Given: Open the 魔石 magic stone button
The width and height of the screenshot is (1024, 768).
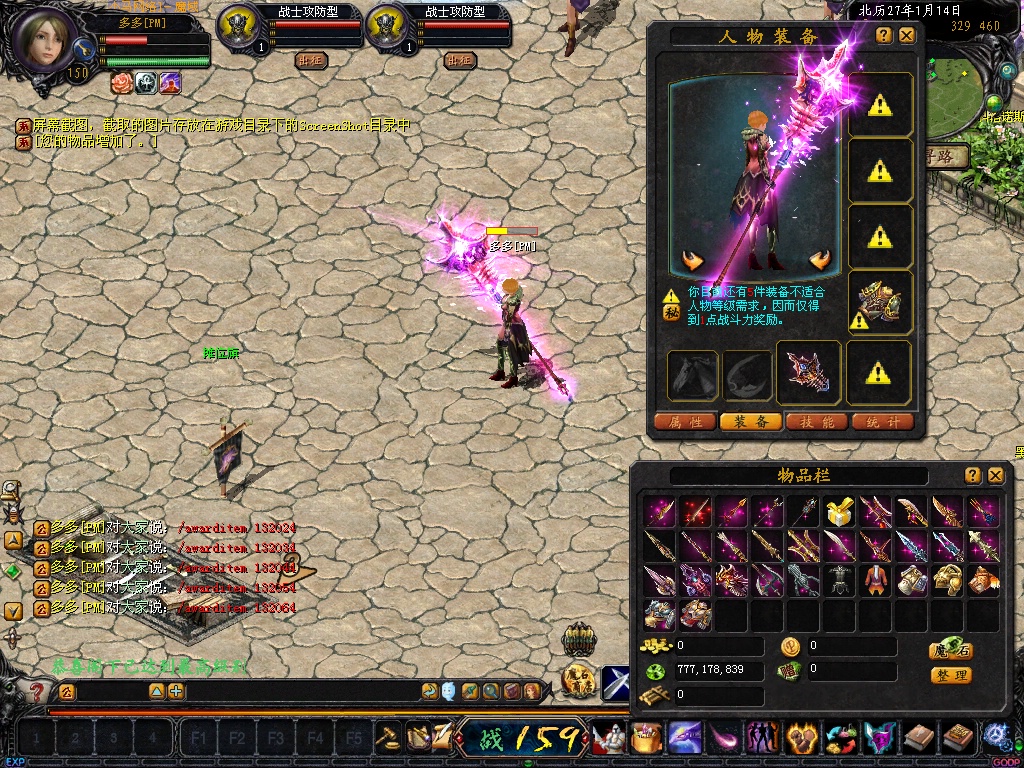Looking at the screenshot, I should pyautogui.click(x=951, y=650).
